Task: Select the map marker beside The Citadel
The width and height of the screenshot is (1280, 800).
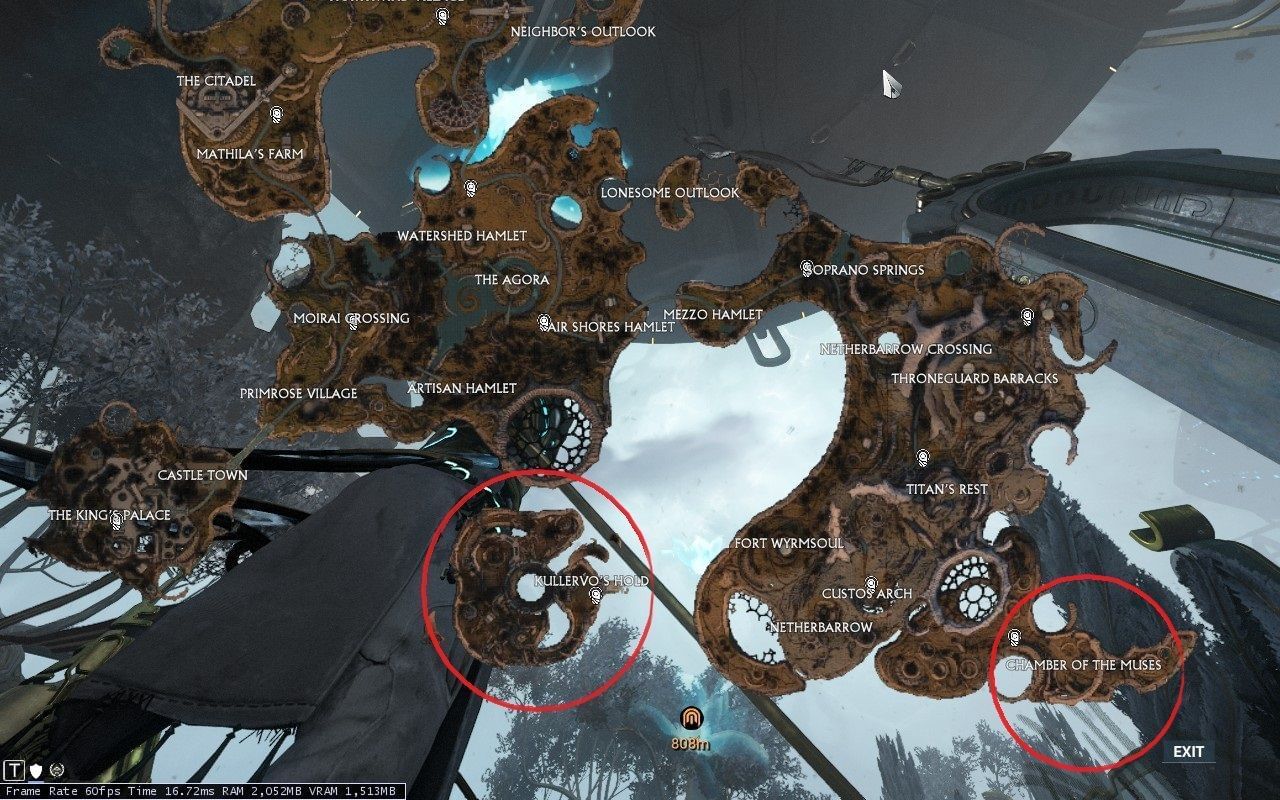Action: point(275,113)
